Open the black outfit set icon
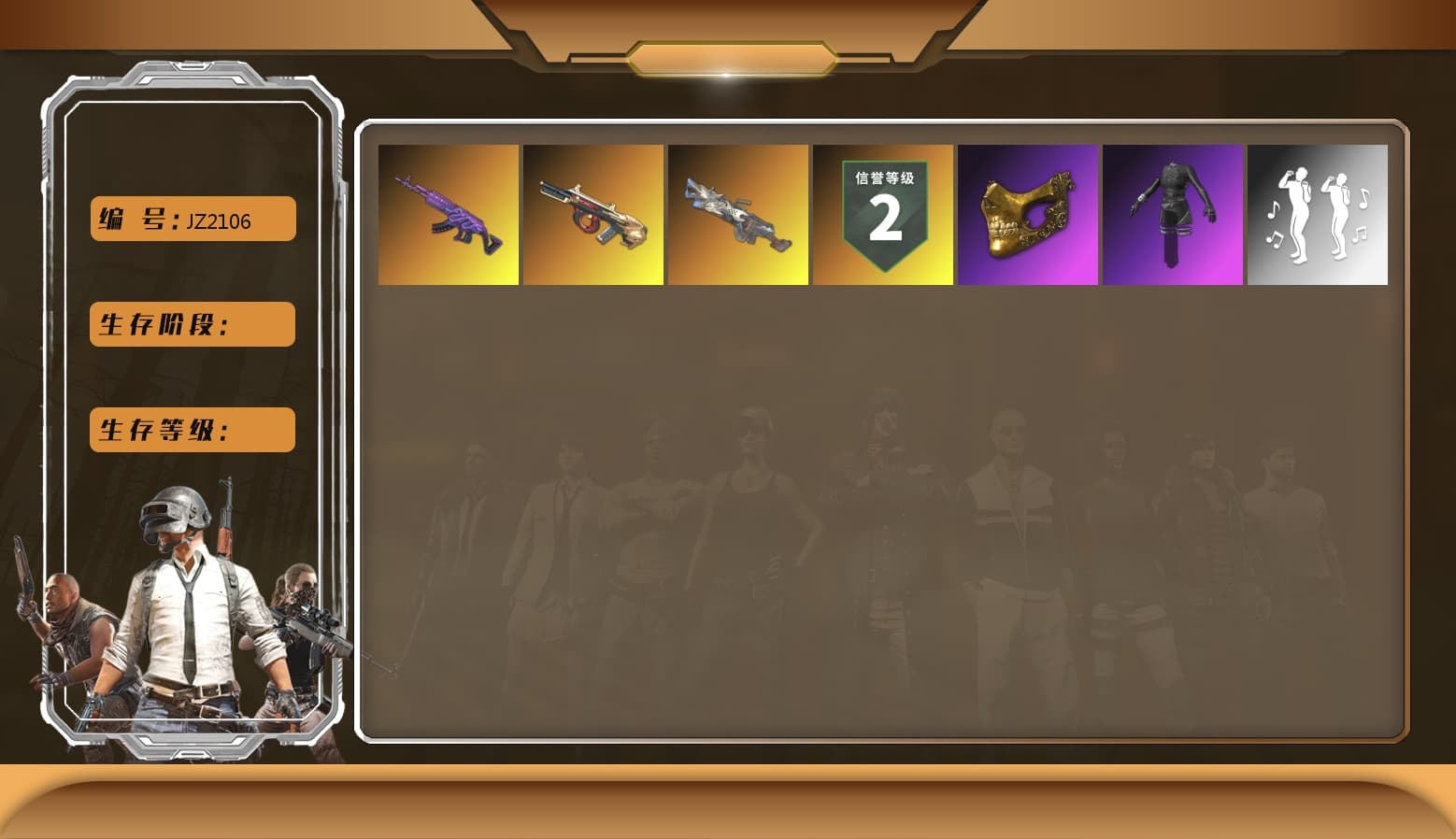This screenshot has width=1456, height=839. pos(1173,213)
